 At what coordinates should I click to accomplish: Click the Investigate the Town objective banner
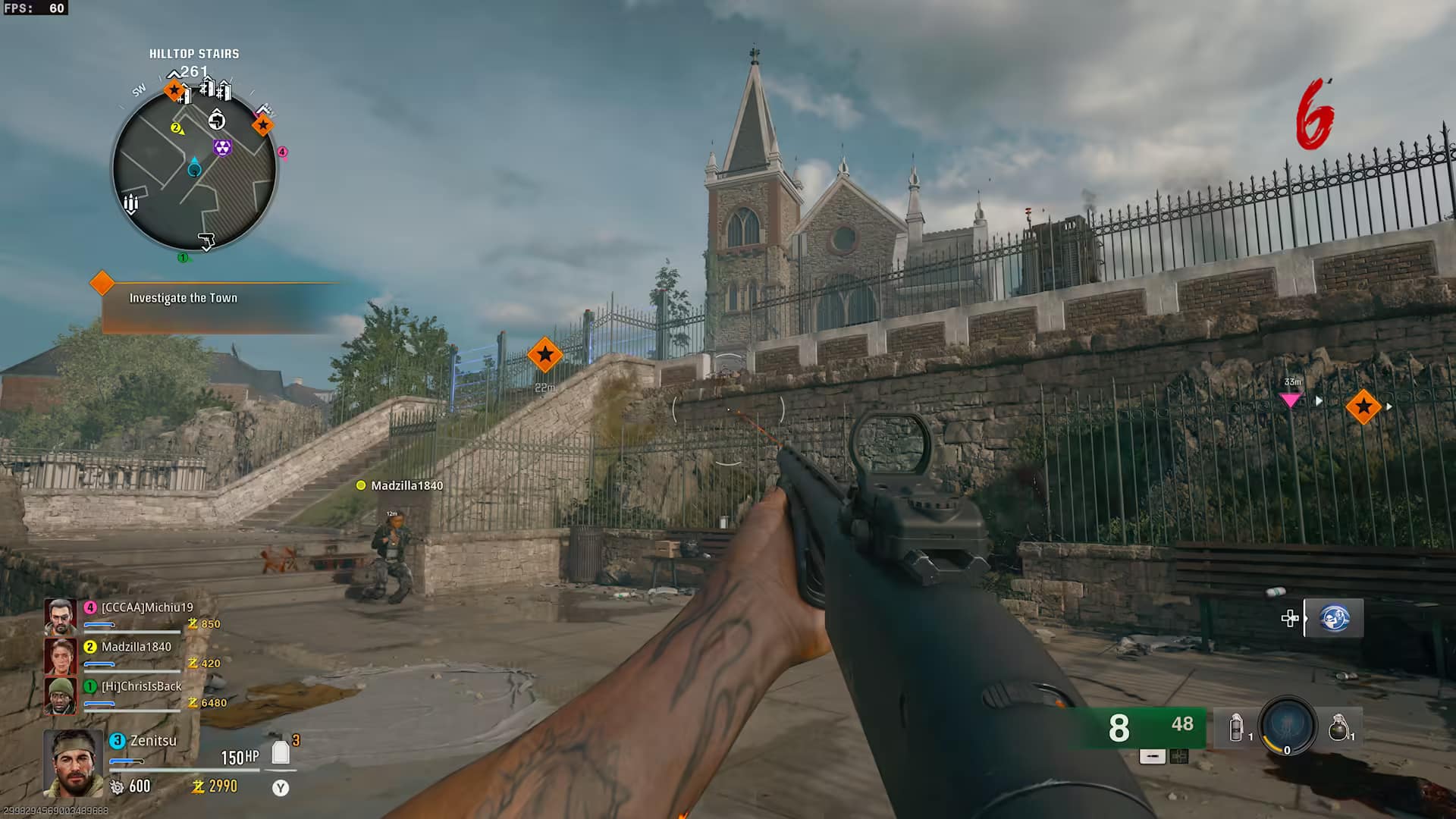[x=184, y=297]
